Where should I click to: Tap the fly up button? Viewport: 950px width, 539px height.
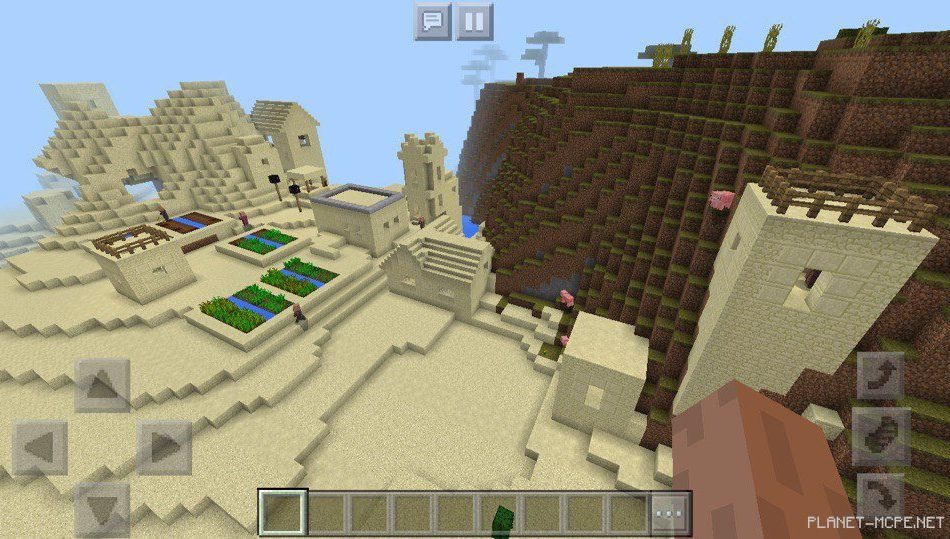[880, 377]
